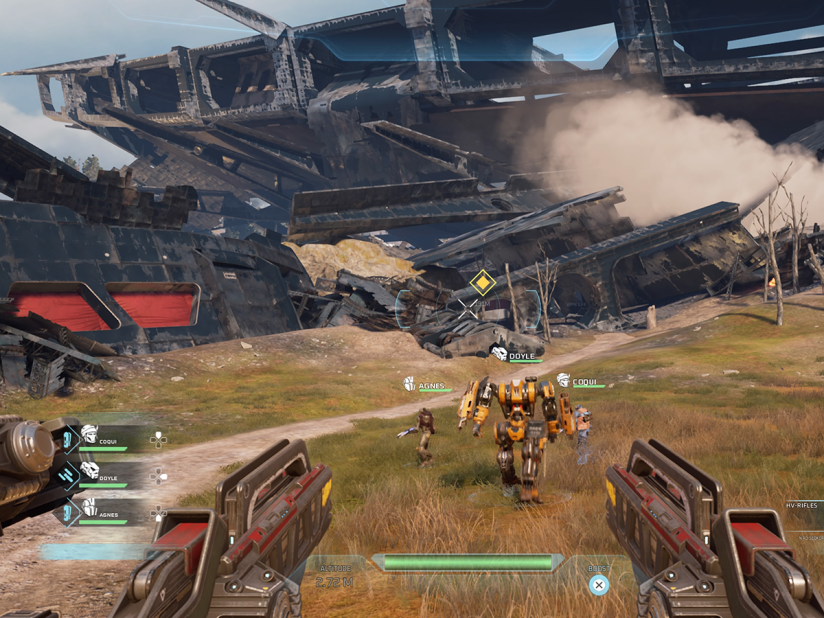Viewport: 824px width, 618px height.
Task: Select the HV-Rifles weapon label
Action: click(802, 505)
